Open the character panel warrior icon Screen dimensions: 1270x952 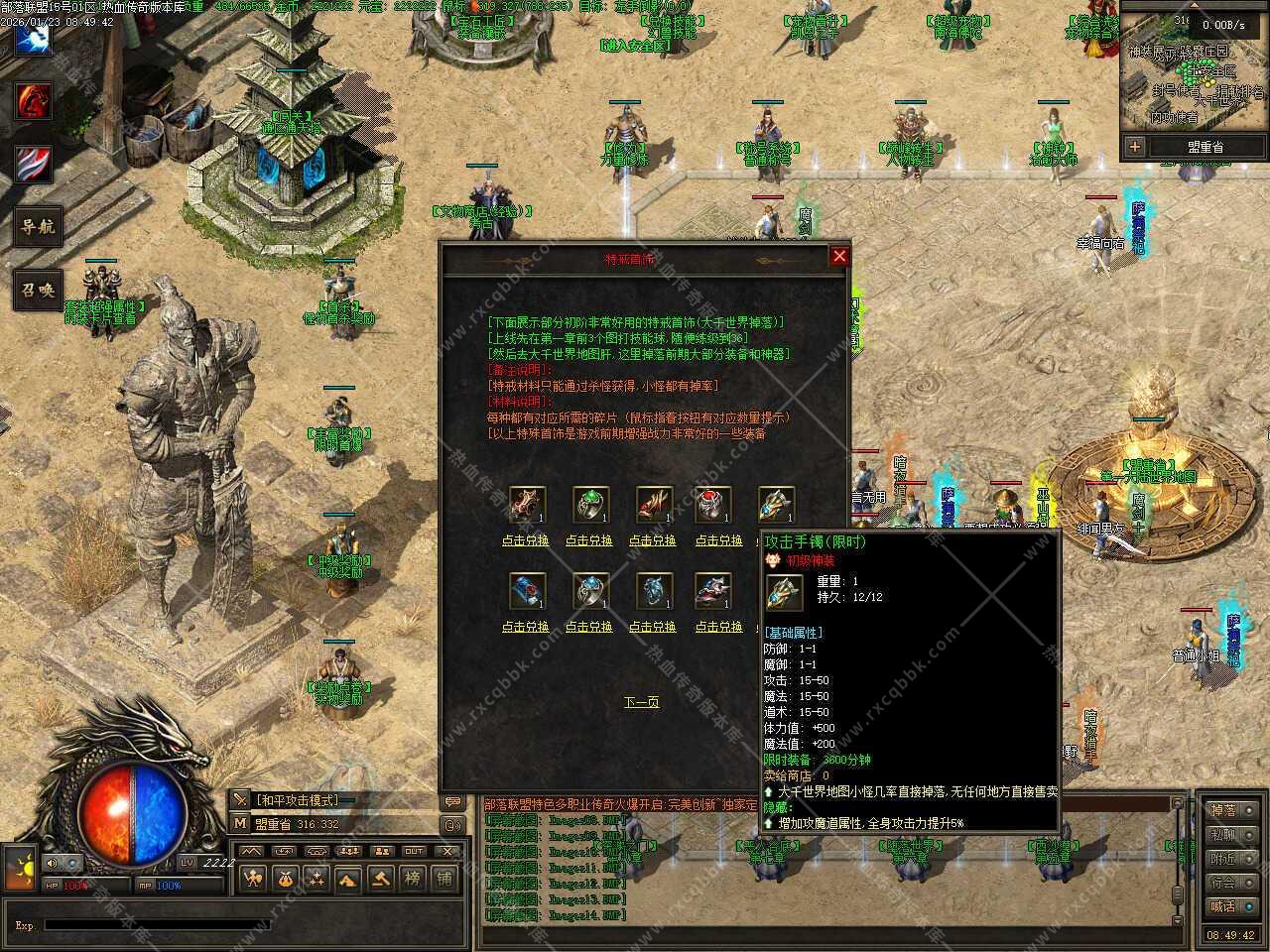click(x=253, y=878)
